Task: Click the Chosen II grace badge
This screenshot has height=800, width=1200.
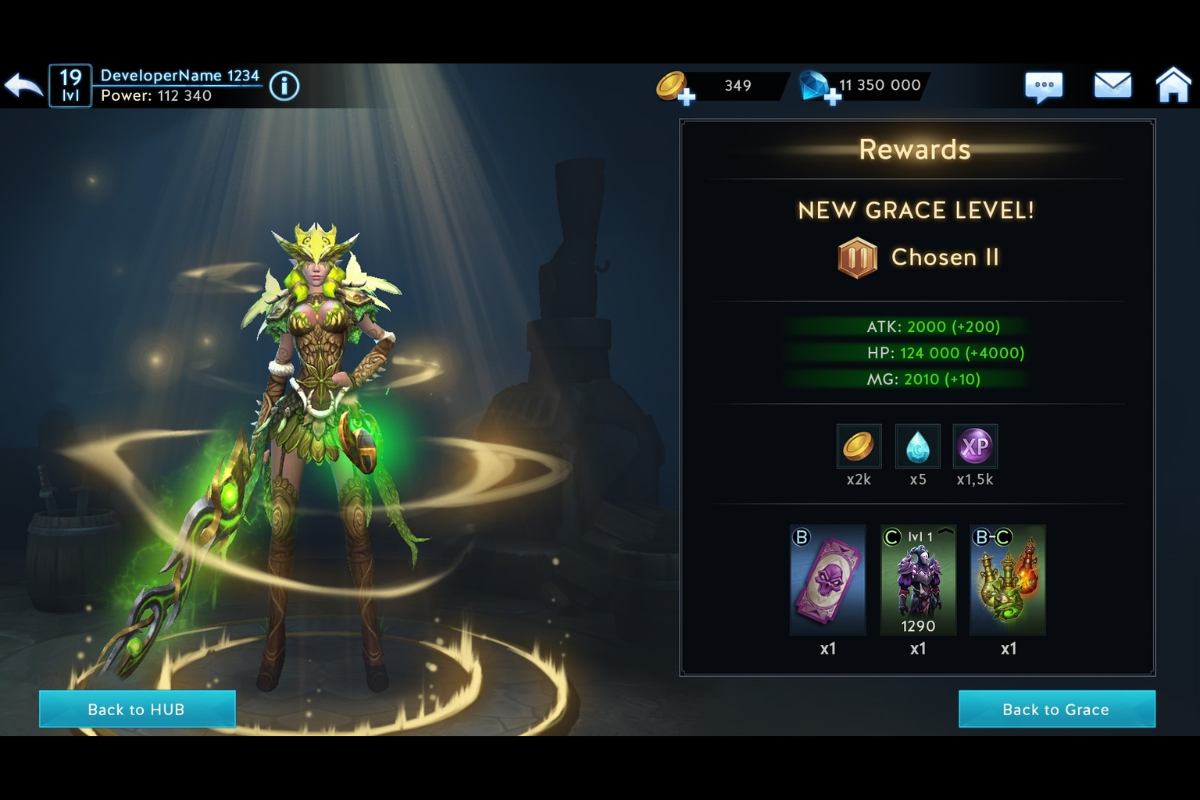Action: click(857, 258)
